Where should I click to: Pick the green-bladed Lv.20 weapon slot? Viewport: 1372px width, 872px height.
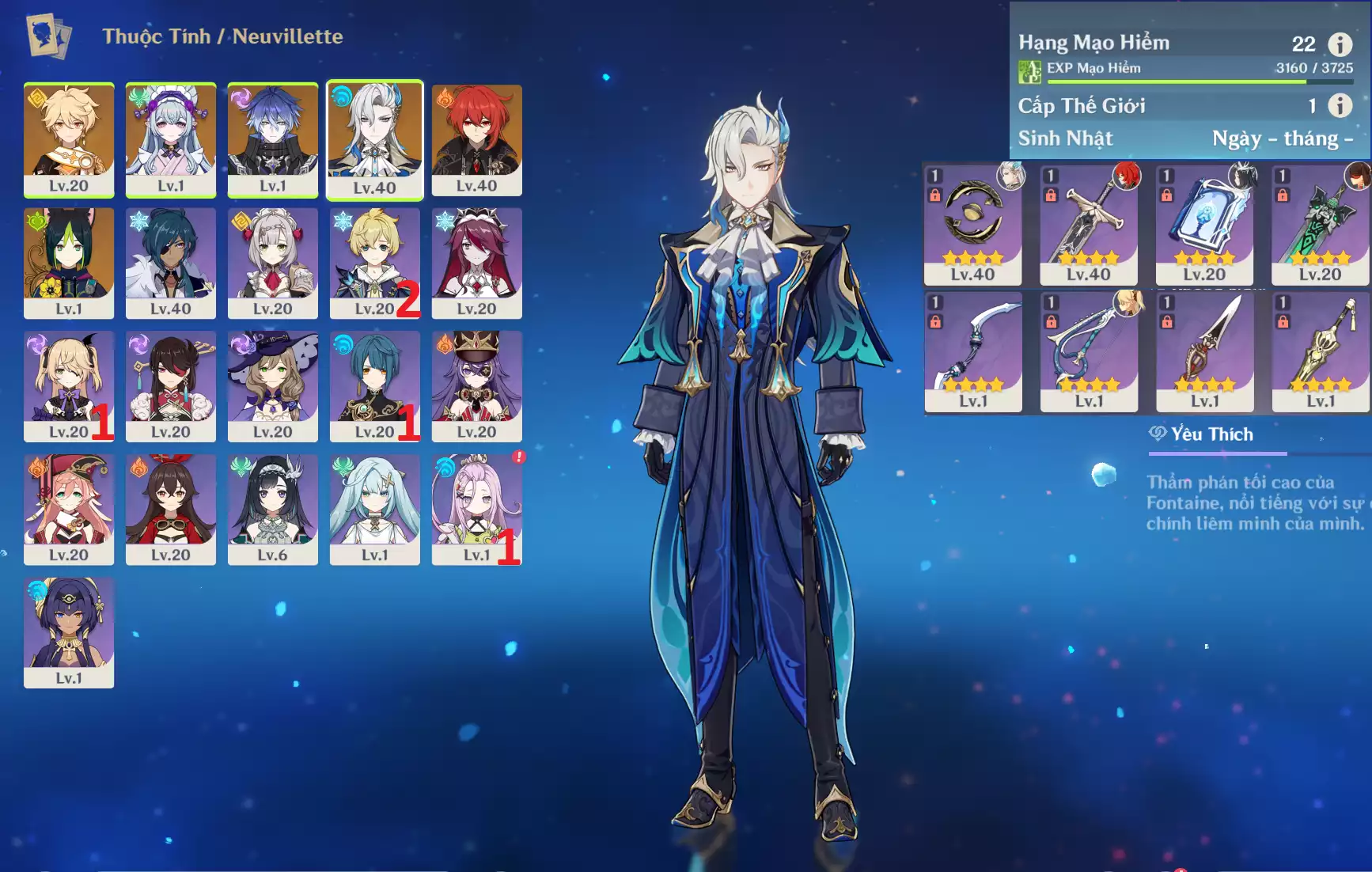click(1320, 225)
